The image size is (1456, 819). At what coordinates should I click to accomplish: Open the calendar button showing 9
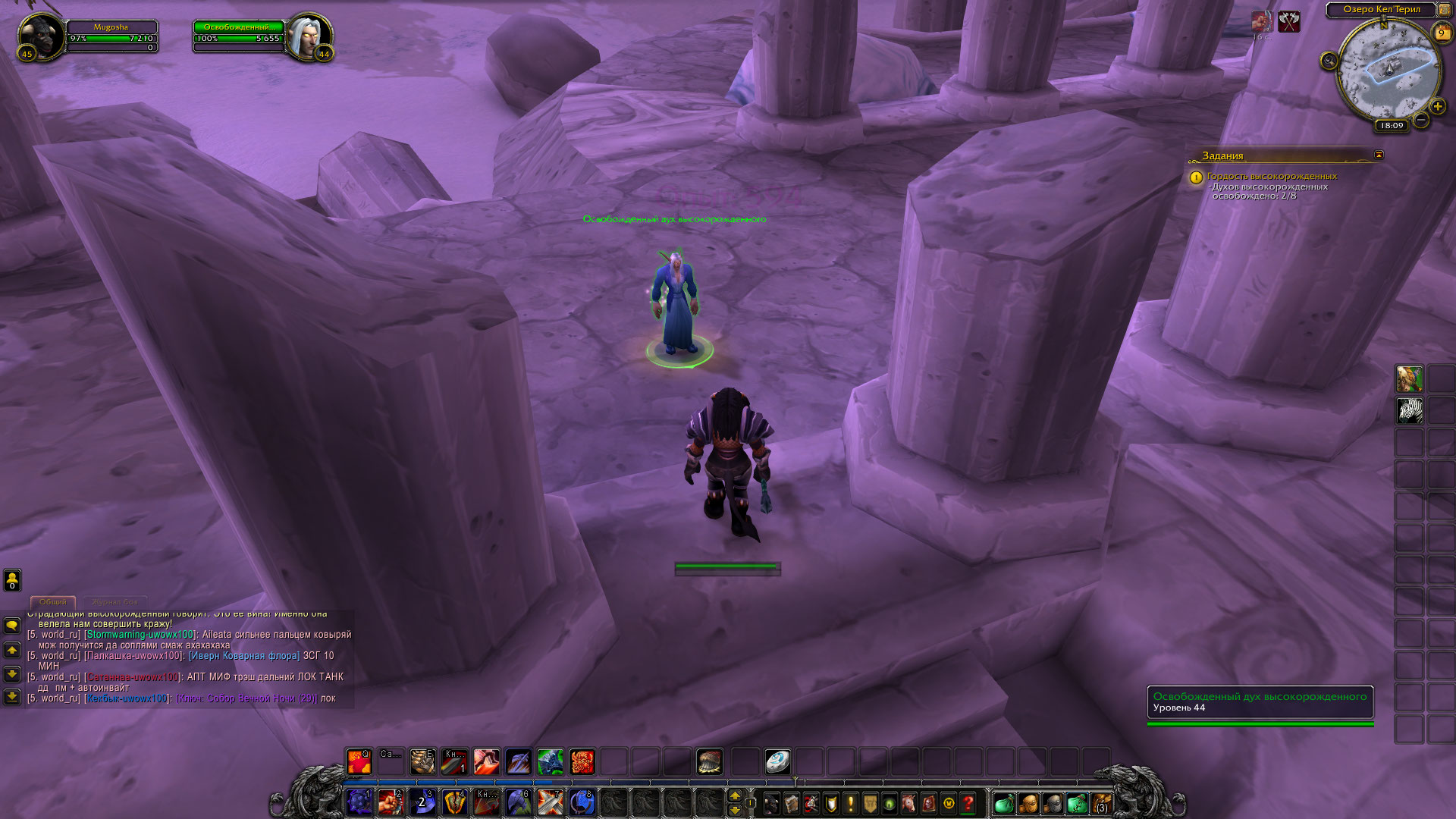tap(1441, 33)
